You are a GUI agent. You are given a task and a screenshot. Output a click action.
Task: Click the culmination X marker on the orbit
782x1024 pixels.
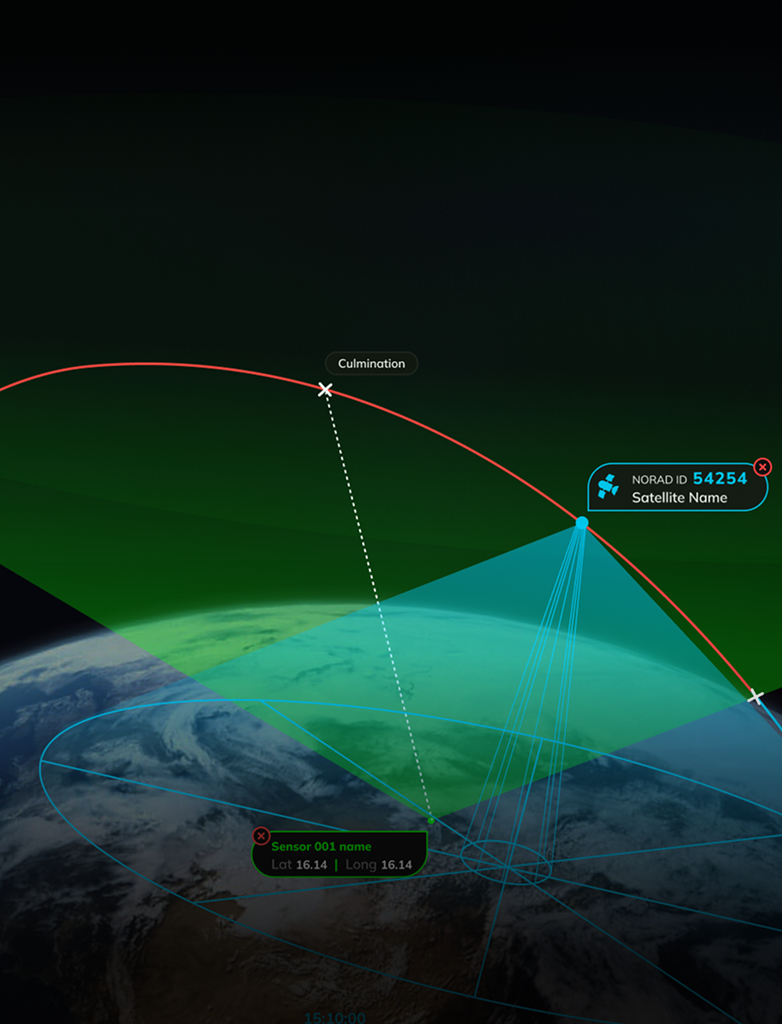tap(325, 389)
